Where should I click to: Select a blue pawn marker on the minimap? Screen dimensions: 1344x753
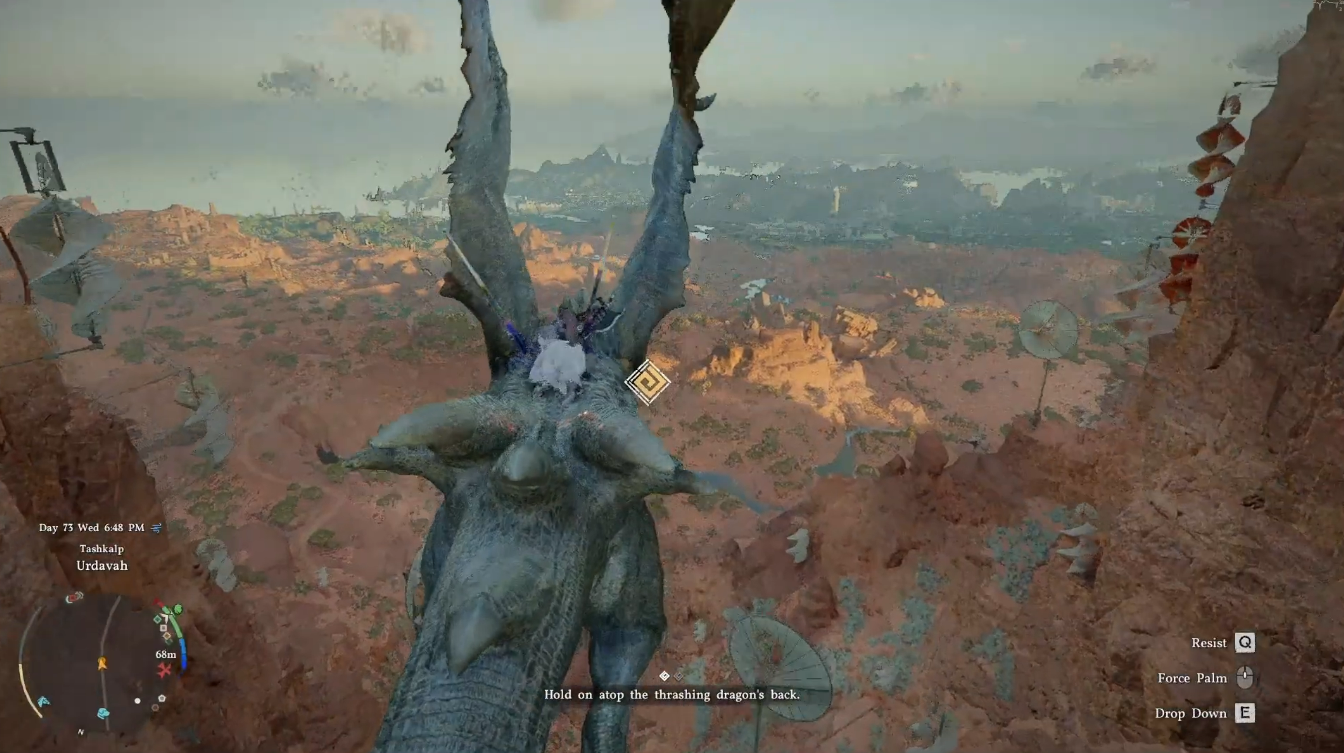tap(102, 712)
